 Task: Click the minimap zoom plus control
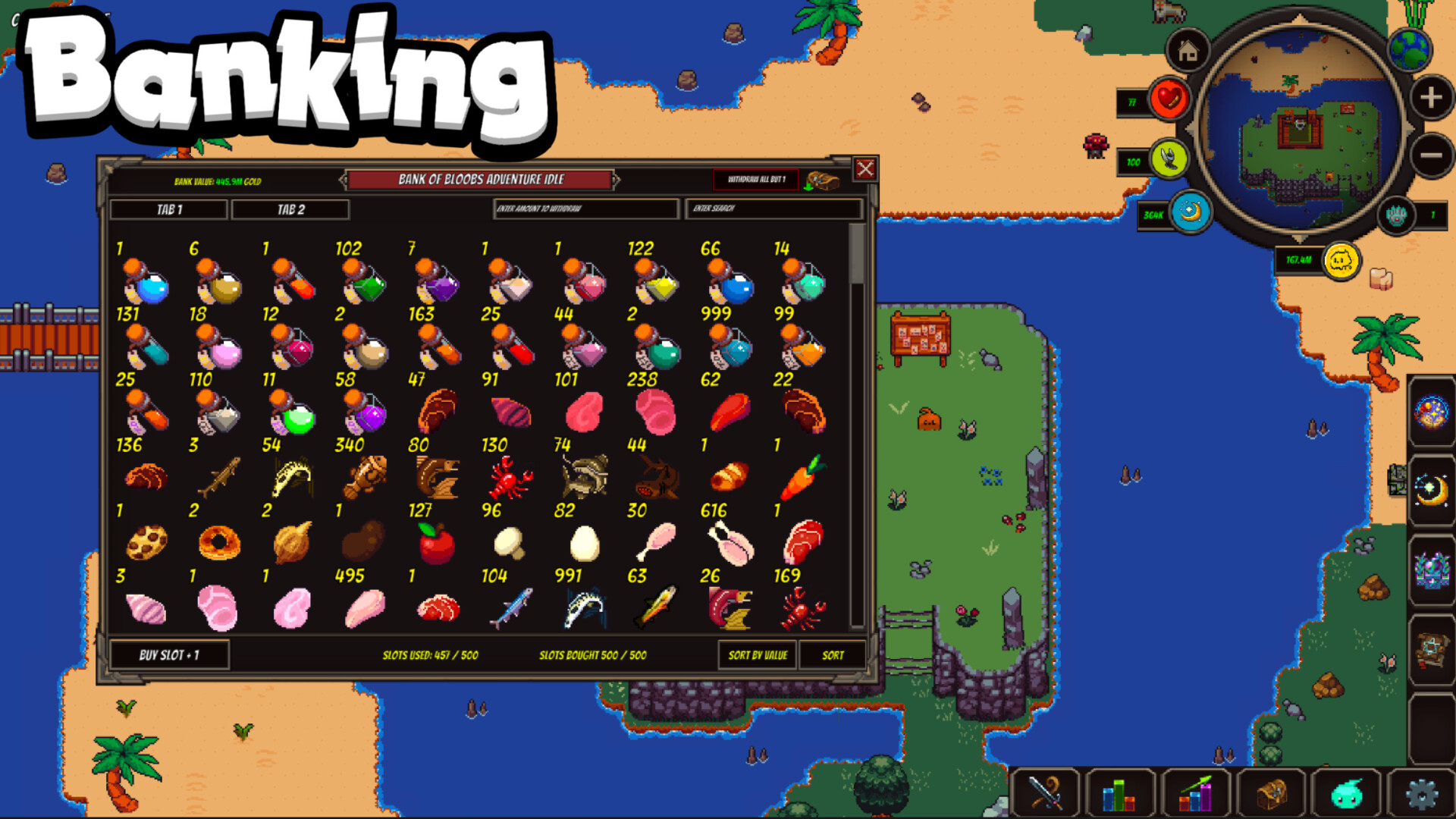[x=1429, y=97]
